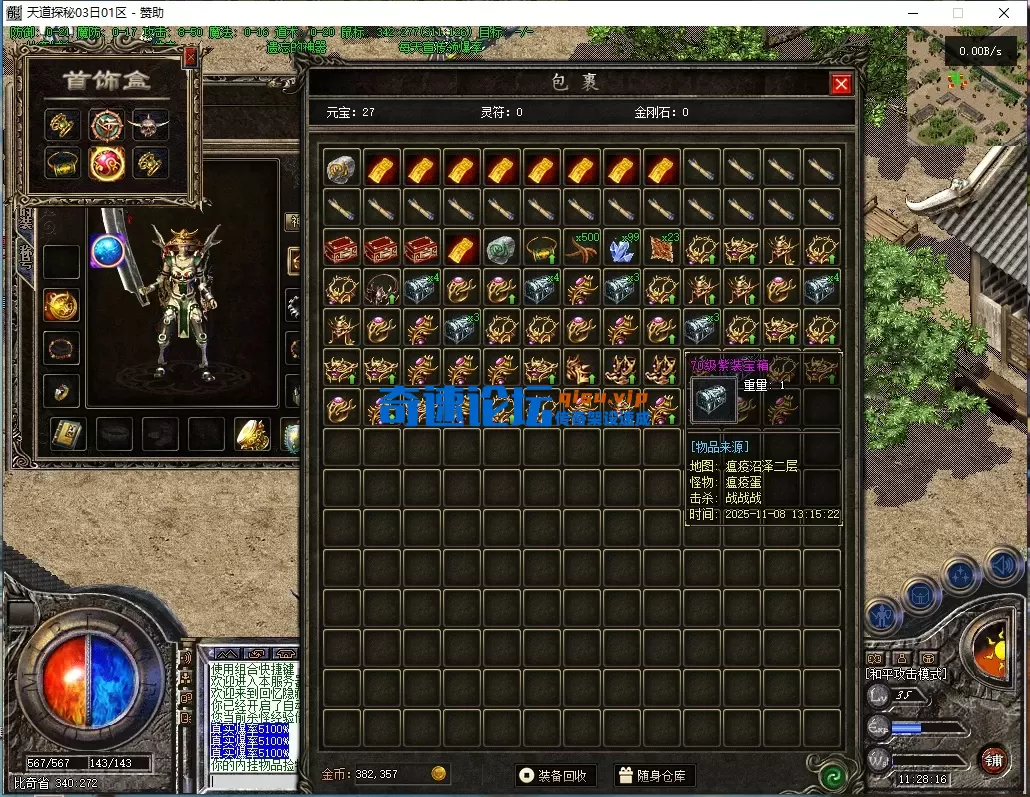Open the red 铺 shop button
Image resolution: width=1030 pixels, height=797 pixels.
pos(992,760)
